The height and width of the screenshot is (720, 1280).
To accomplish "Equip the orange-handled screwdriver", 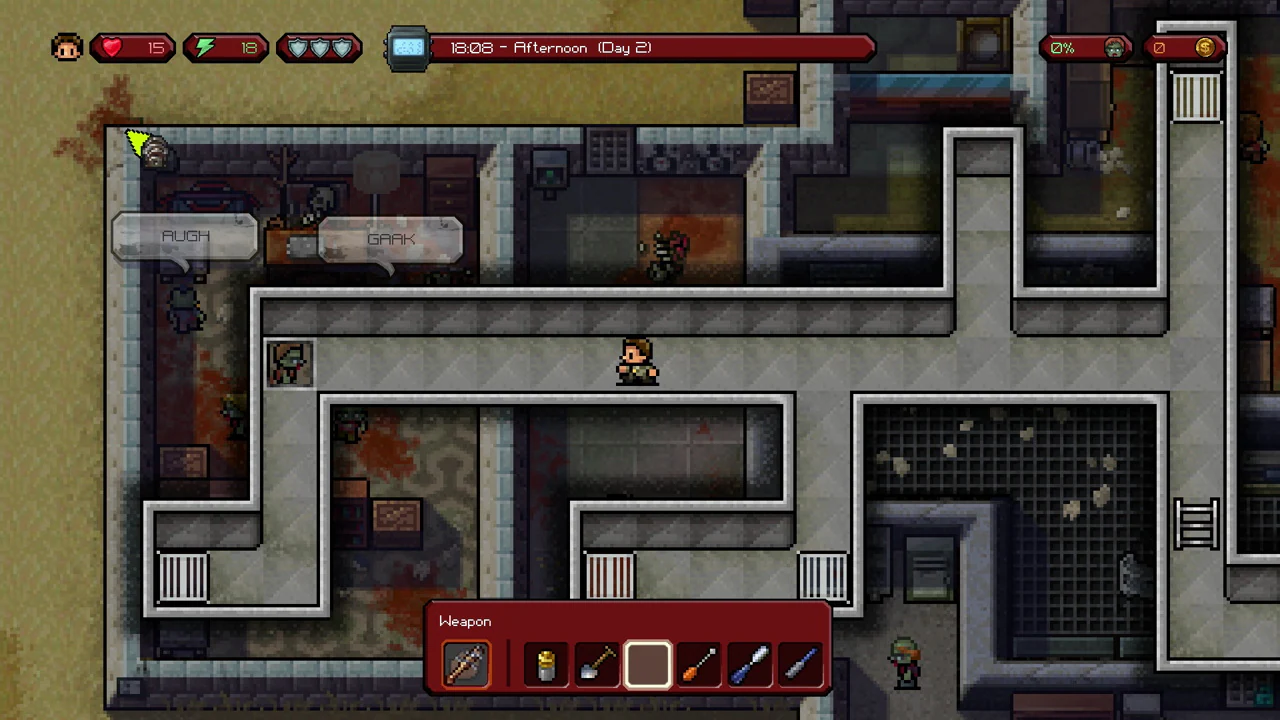I will [698, 663].
